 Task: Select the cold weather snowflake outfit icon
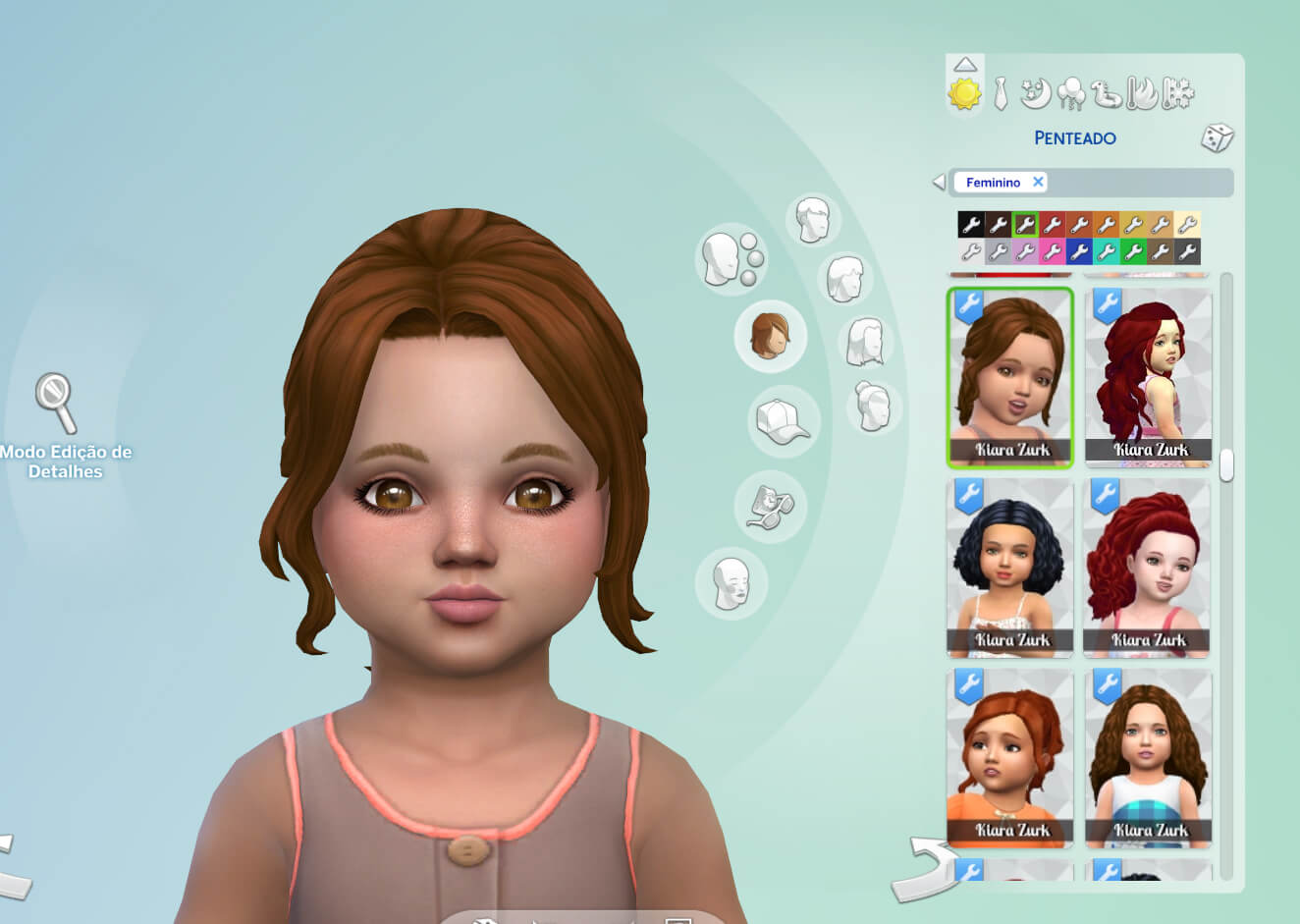click(x=1177, y=93)
